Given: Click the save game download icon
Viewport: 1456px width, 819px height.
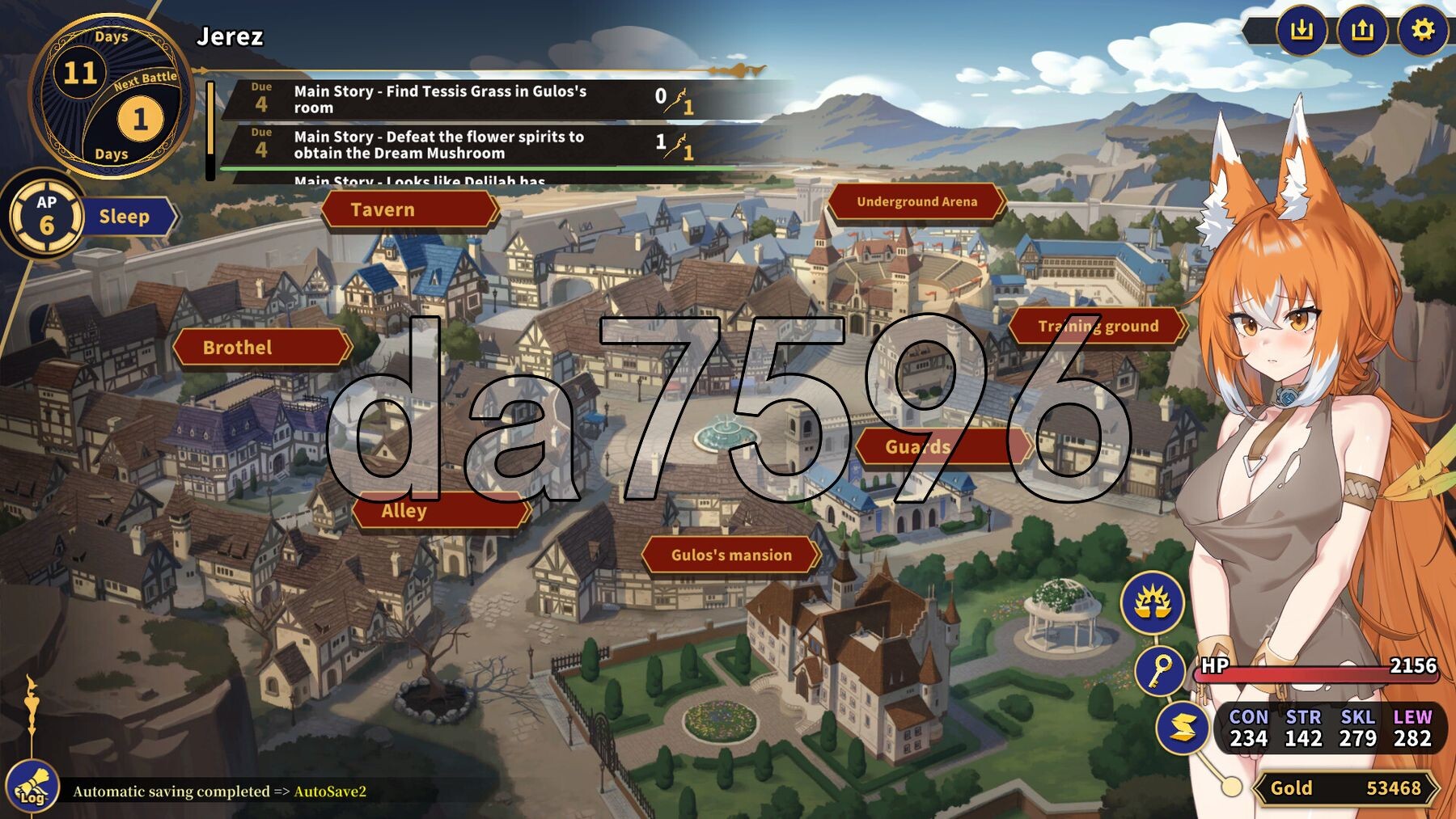Looking at the screenshot, I should (1301, 31).
